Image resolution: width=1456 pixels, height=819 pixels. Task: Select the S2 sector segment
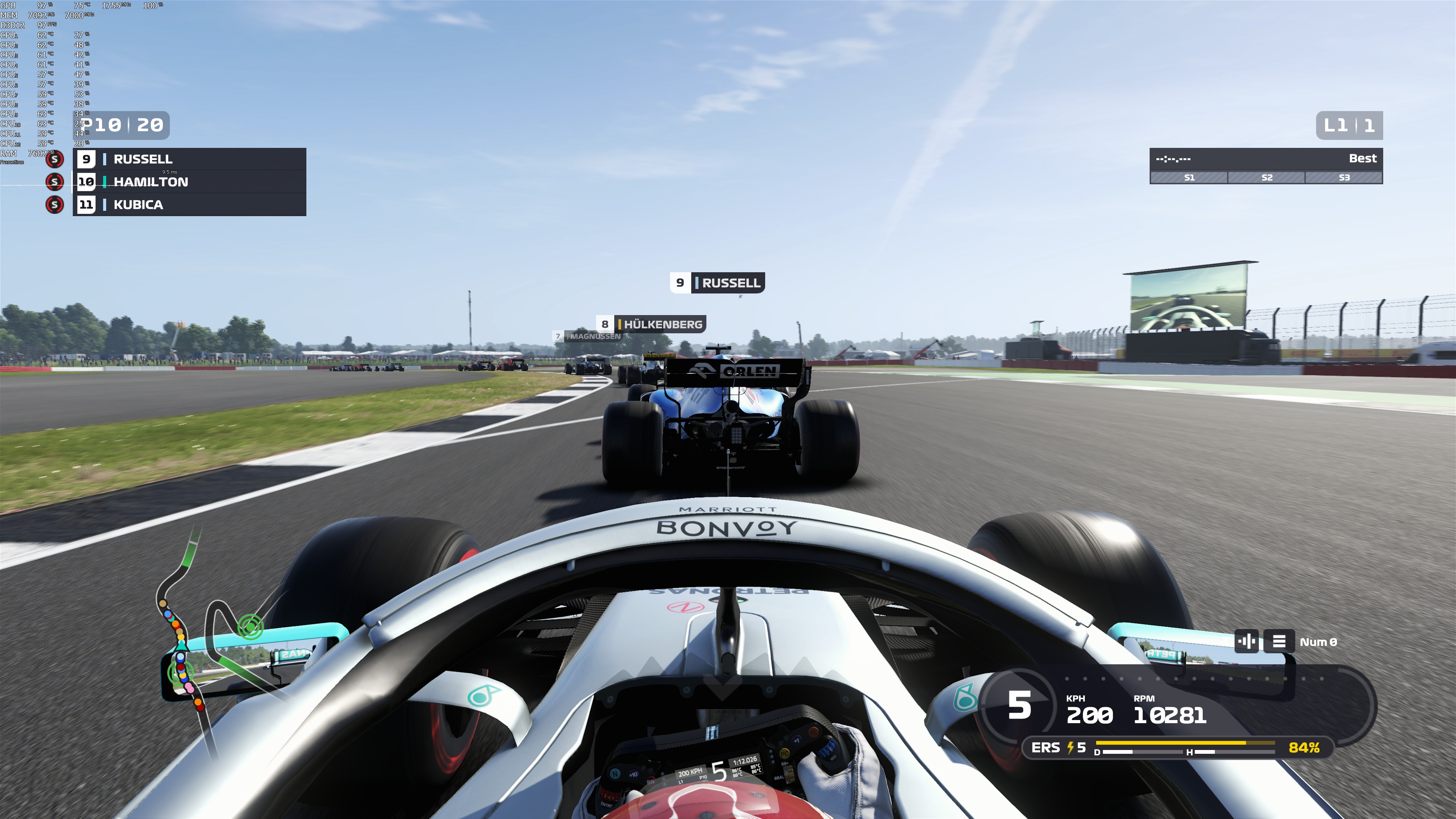point(1266,177)
